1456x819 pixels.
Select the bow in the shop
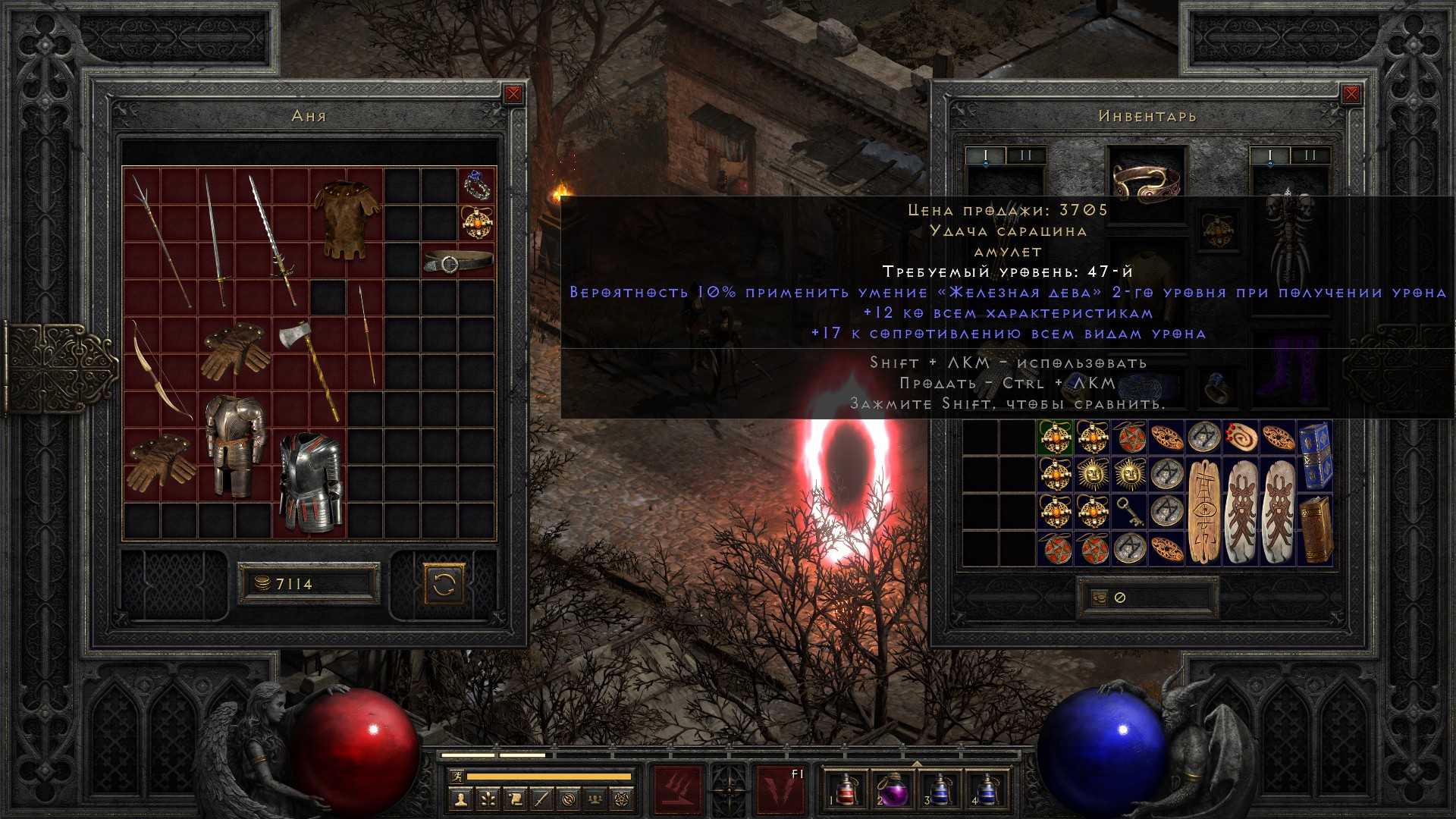click(162, 372)
